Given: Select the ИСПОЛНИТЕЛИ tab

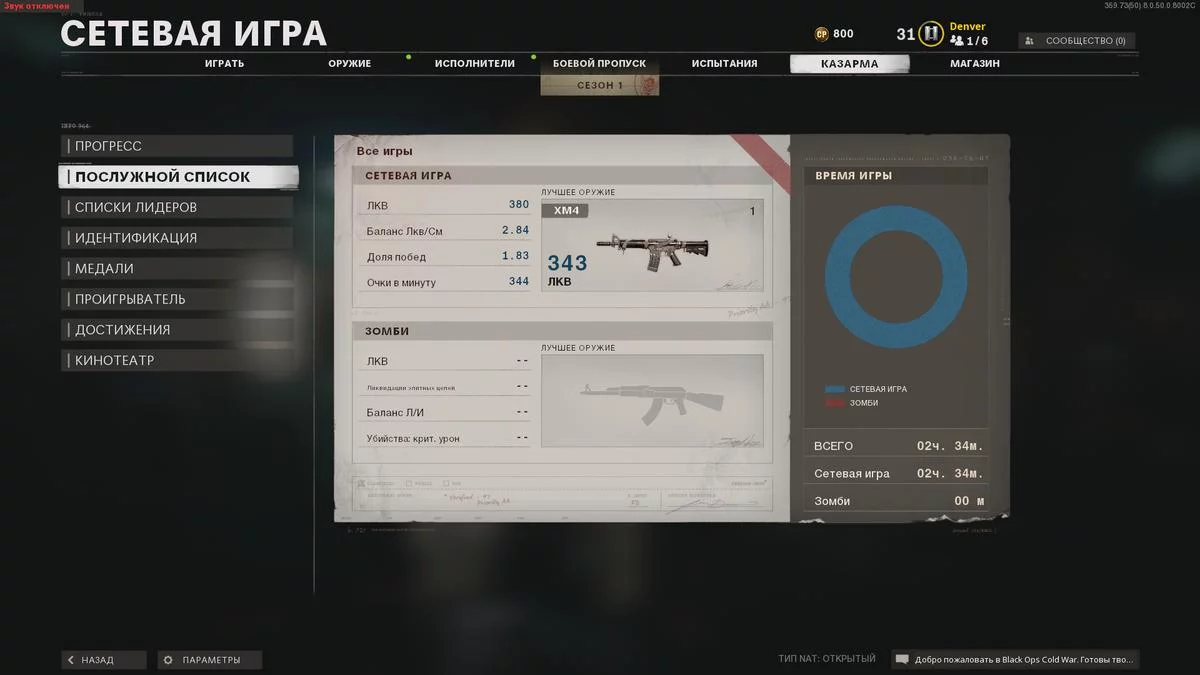Looking at the screenshot, I should 474,64.
